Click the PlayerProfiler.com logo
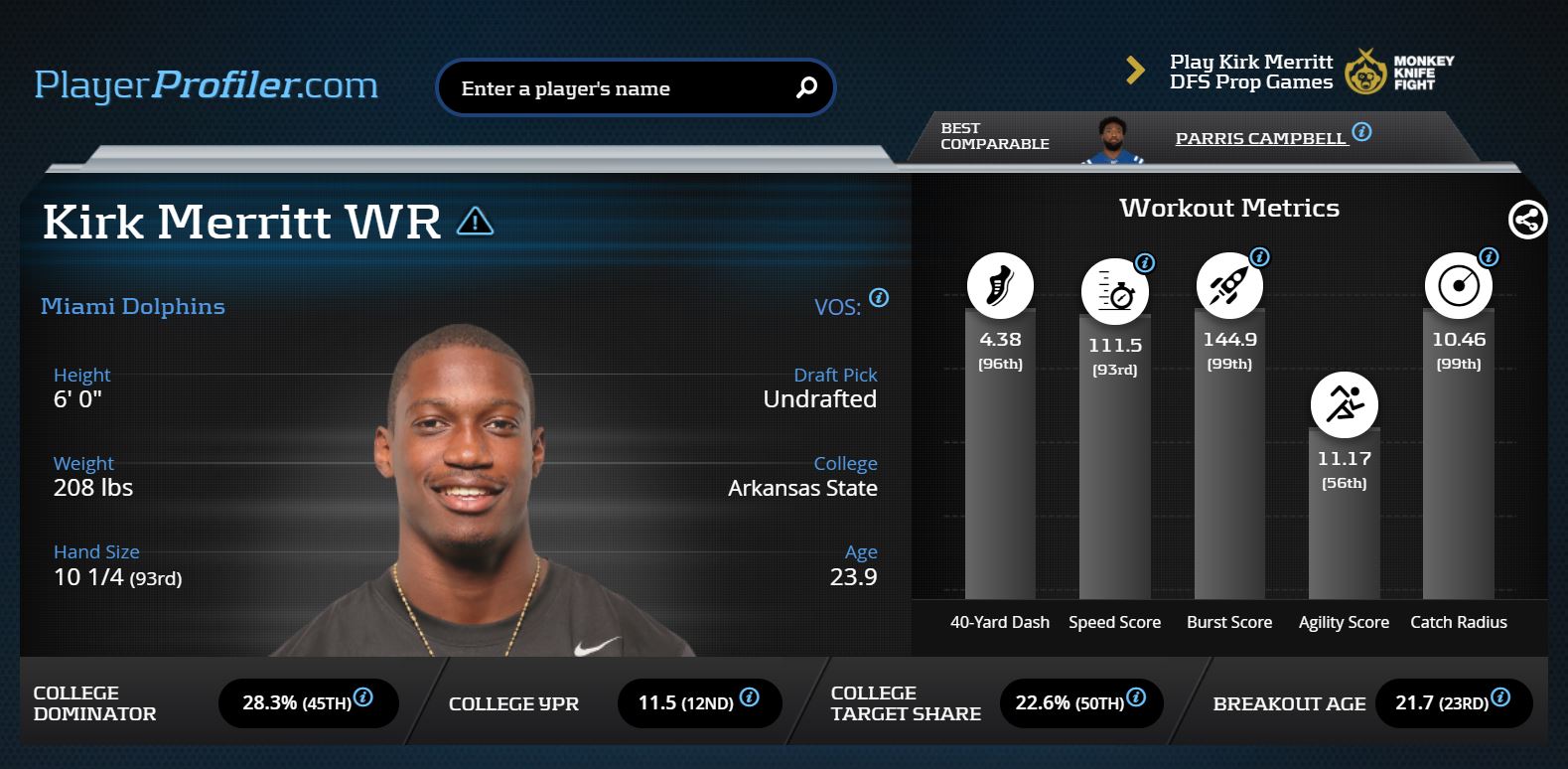 207,85
